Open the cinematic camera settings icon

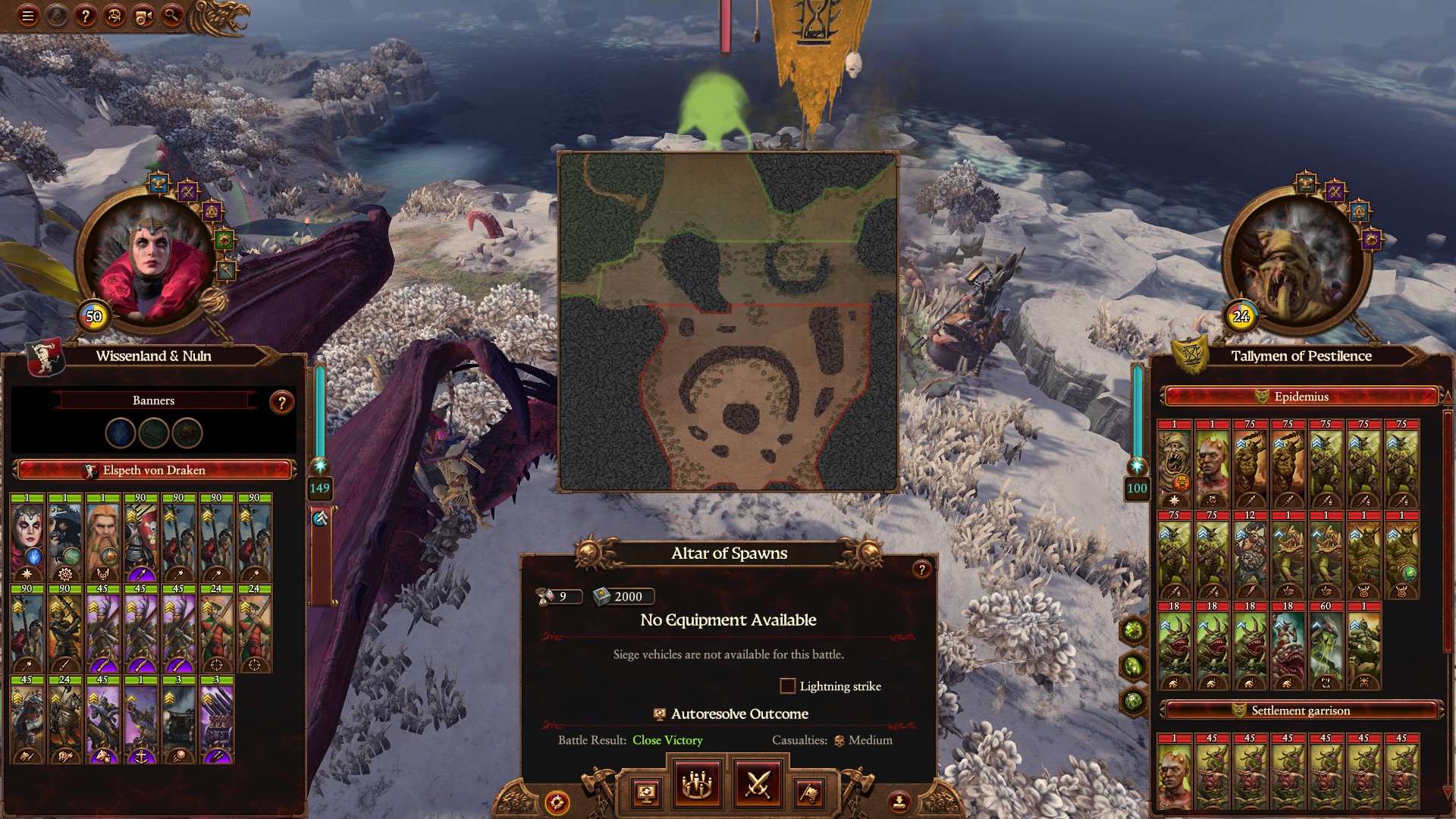[141, 13]
